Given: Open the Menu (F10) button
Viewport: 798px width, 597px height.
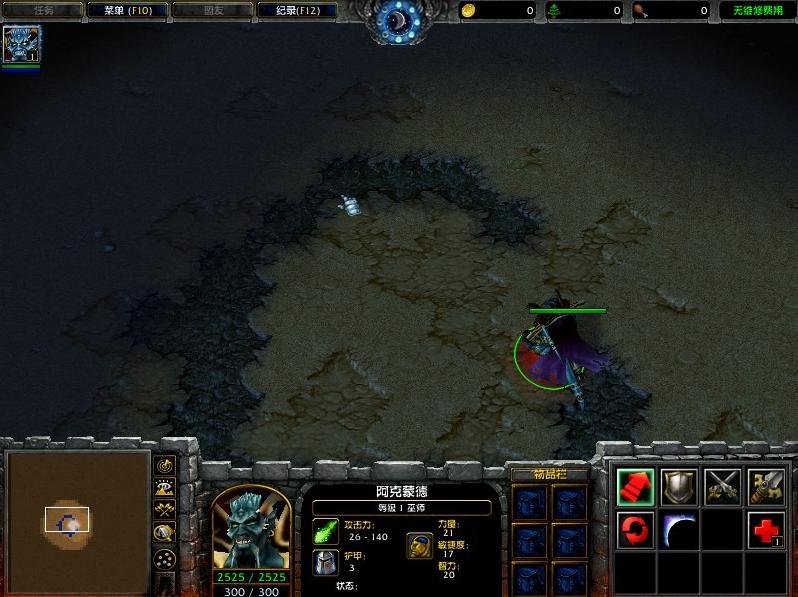Looking at the screenshot, I should (x=126, y=11).
